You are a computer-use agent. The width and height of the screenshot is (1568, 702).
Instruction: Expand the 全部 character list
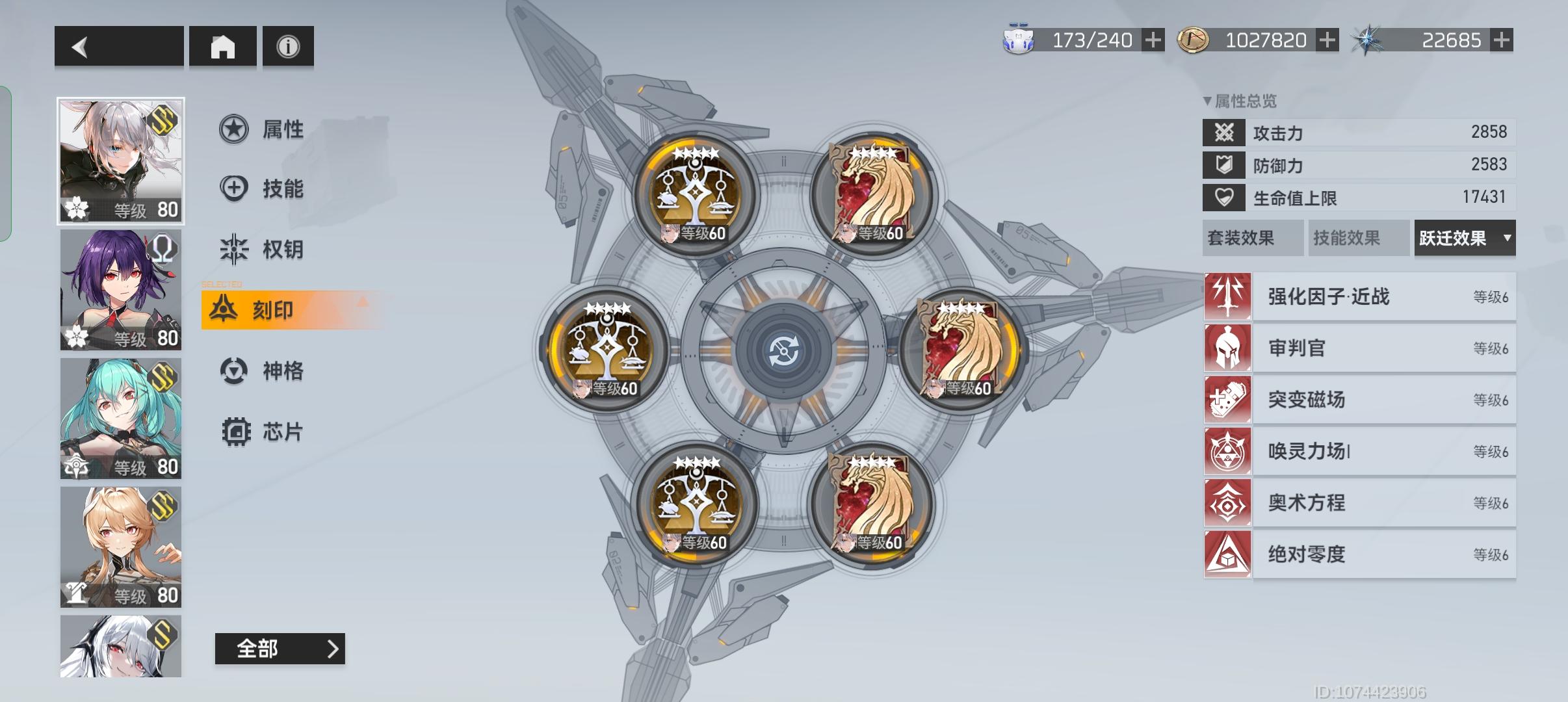279,648
